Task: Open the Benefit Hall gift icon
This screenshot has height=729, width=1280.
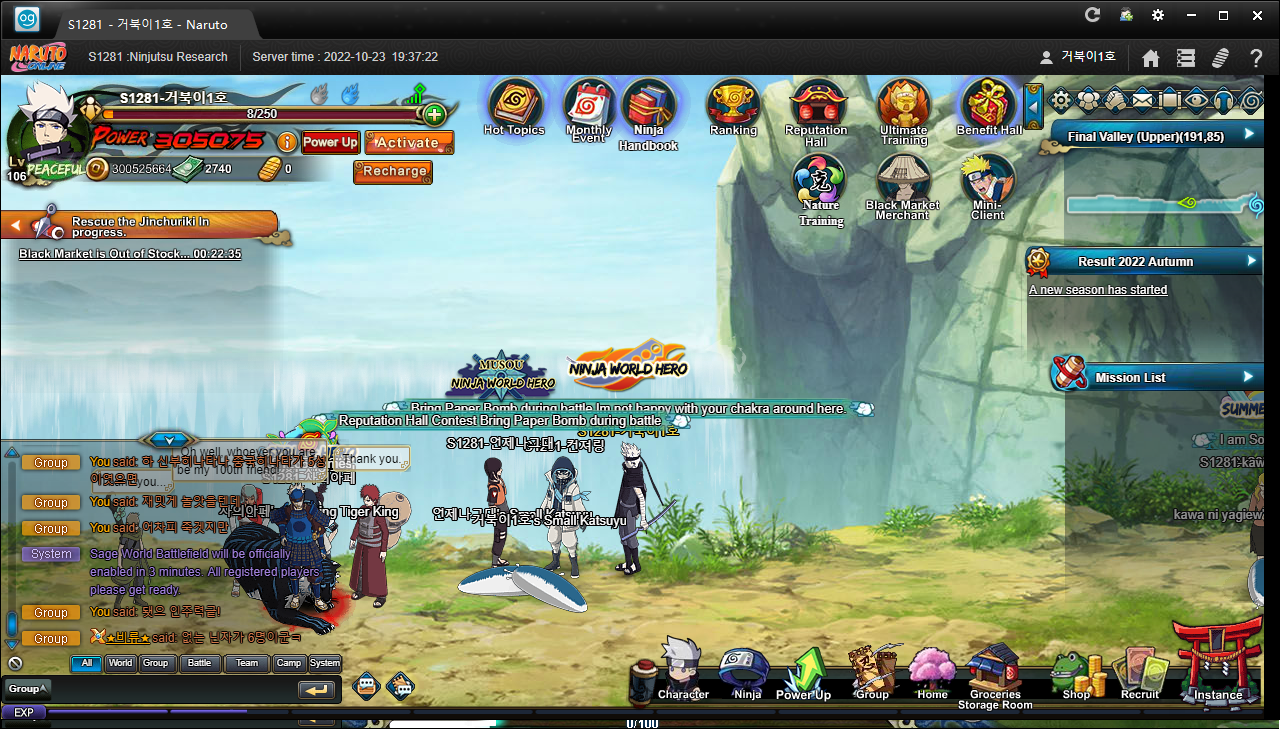Action: (989, 106)
